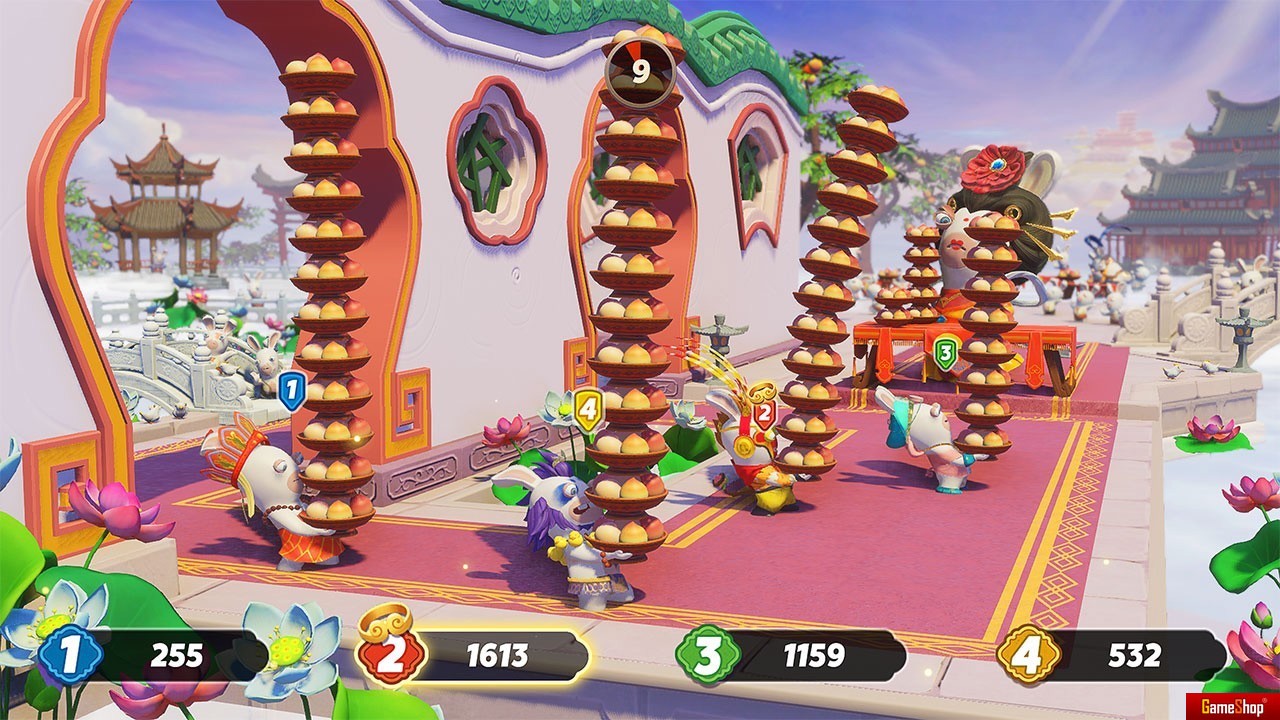Viewport: 1280px width, 720px height.
Task: Select the red player 2 badge
Action: click(x=393, y=654)
